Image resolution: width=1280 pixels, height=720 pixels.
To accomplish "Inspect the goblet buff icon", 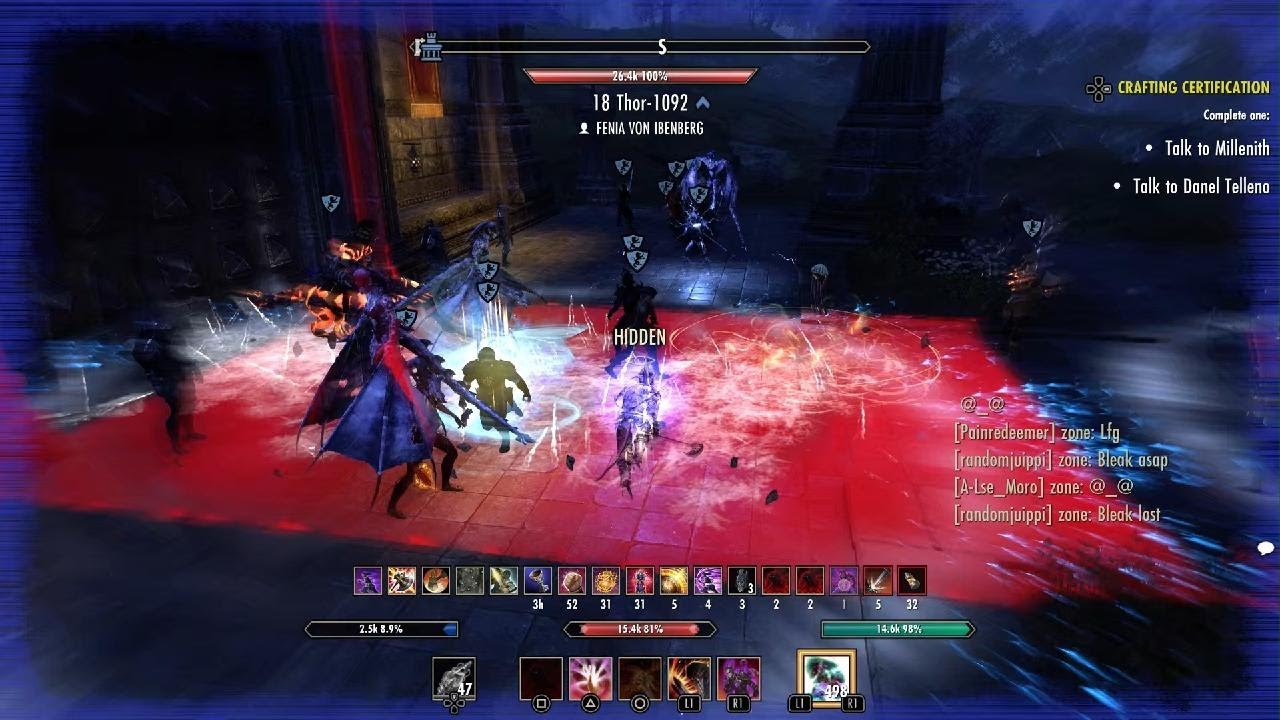I will [538, 581].
